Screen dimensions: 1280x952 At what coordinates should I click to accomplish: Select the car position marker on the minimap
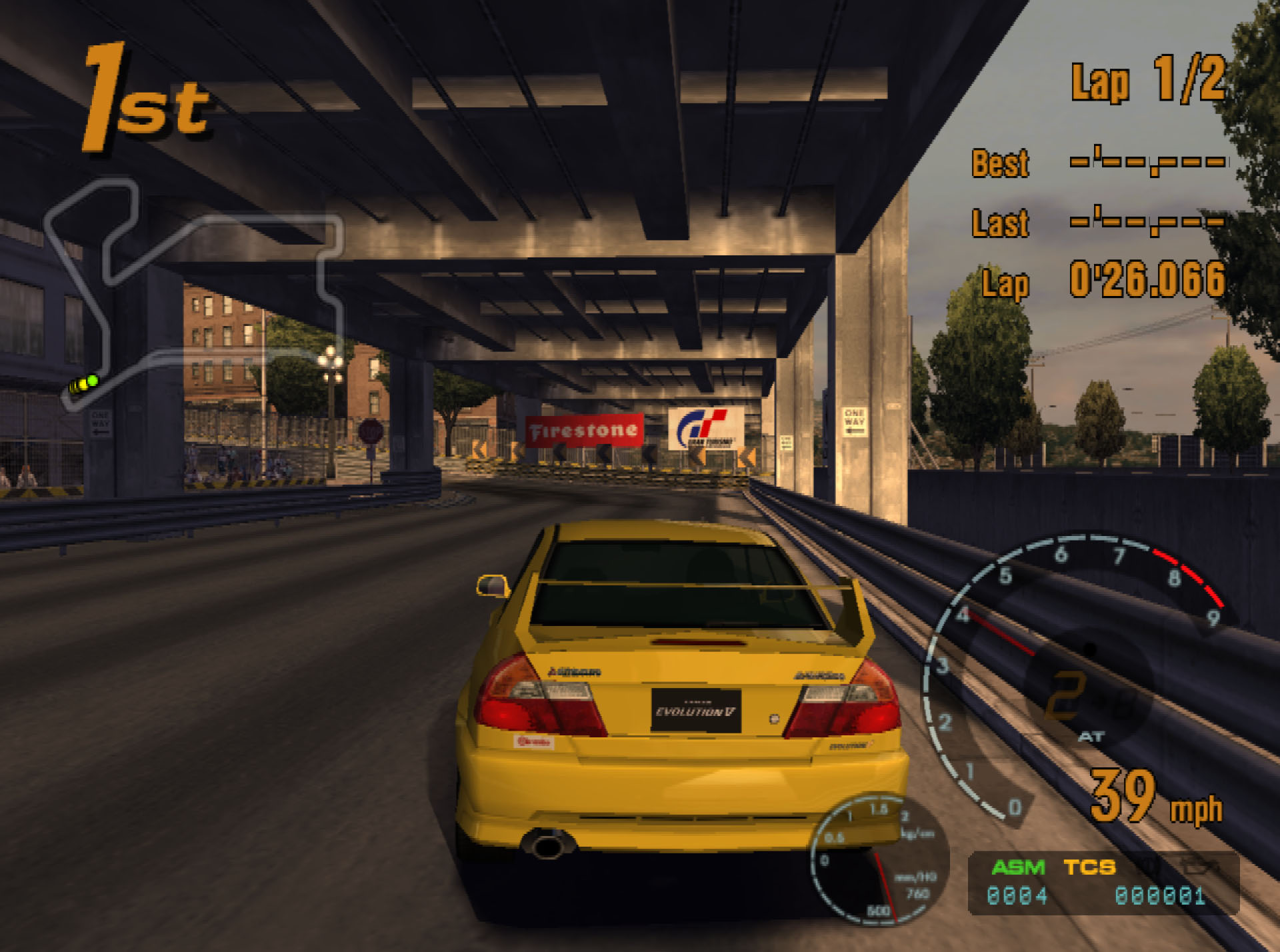coord(85,383)
